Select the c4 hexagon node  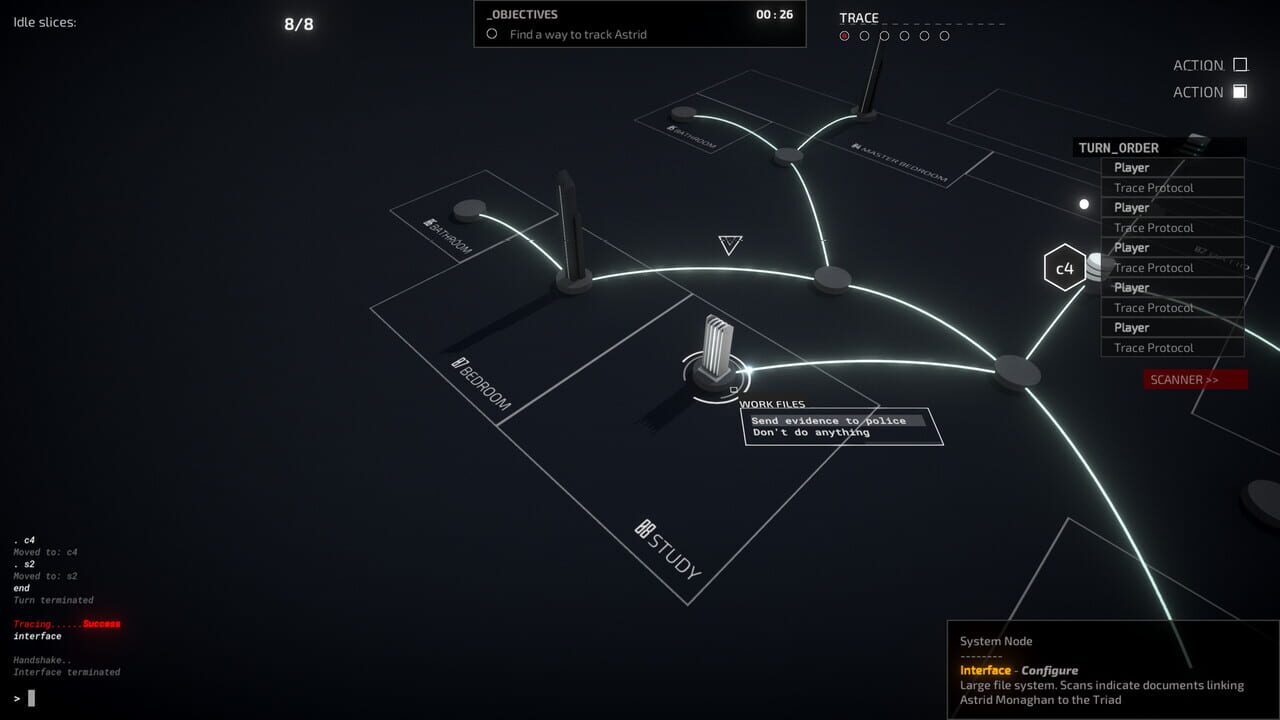coord(1064,268)
